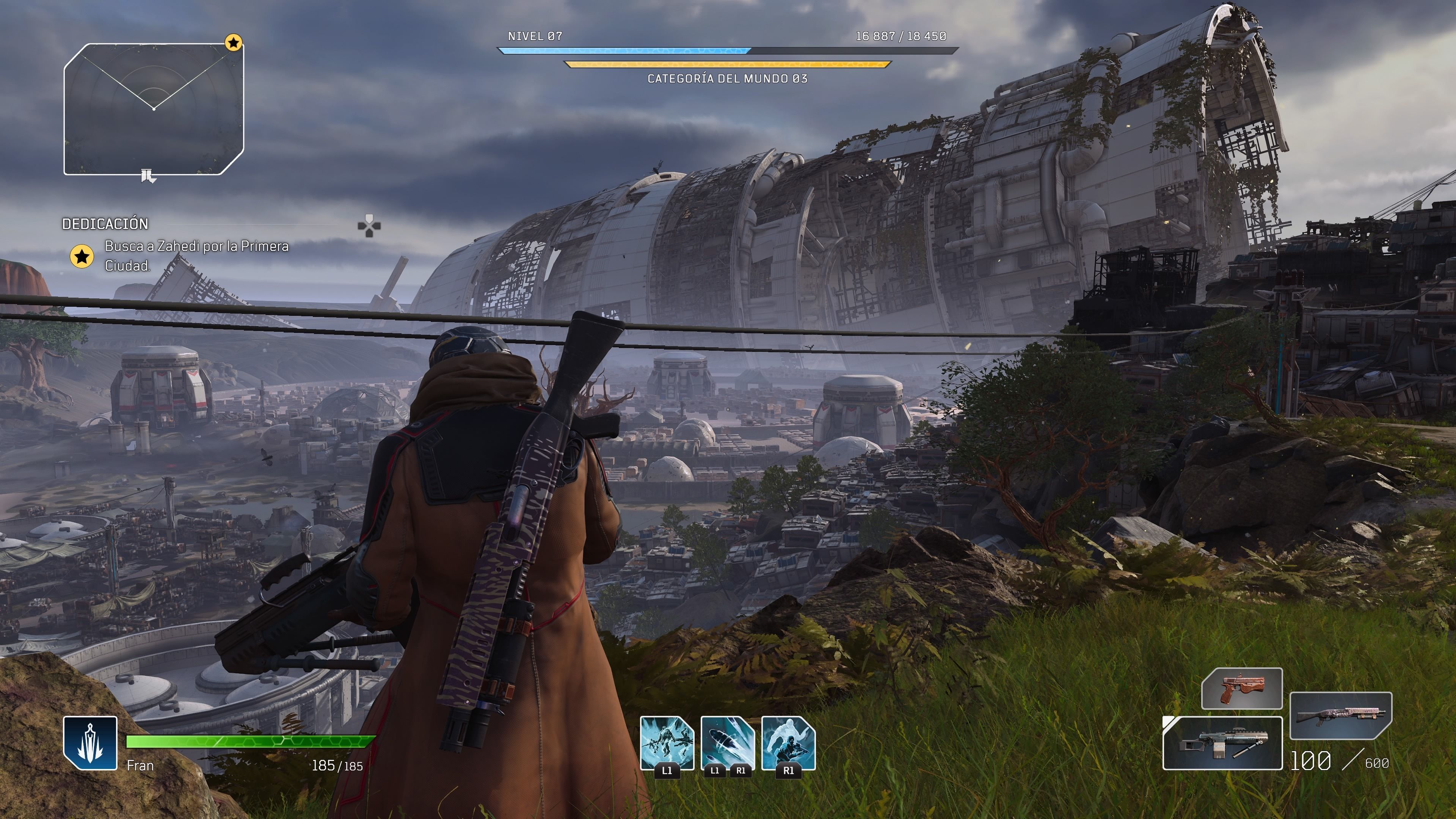Open the minimap
Image resolution: width=1456 pixels, height=819 pixels.
pyautogui.click(x=154, y=109)
